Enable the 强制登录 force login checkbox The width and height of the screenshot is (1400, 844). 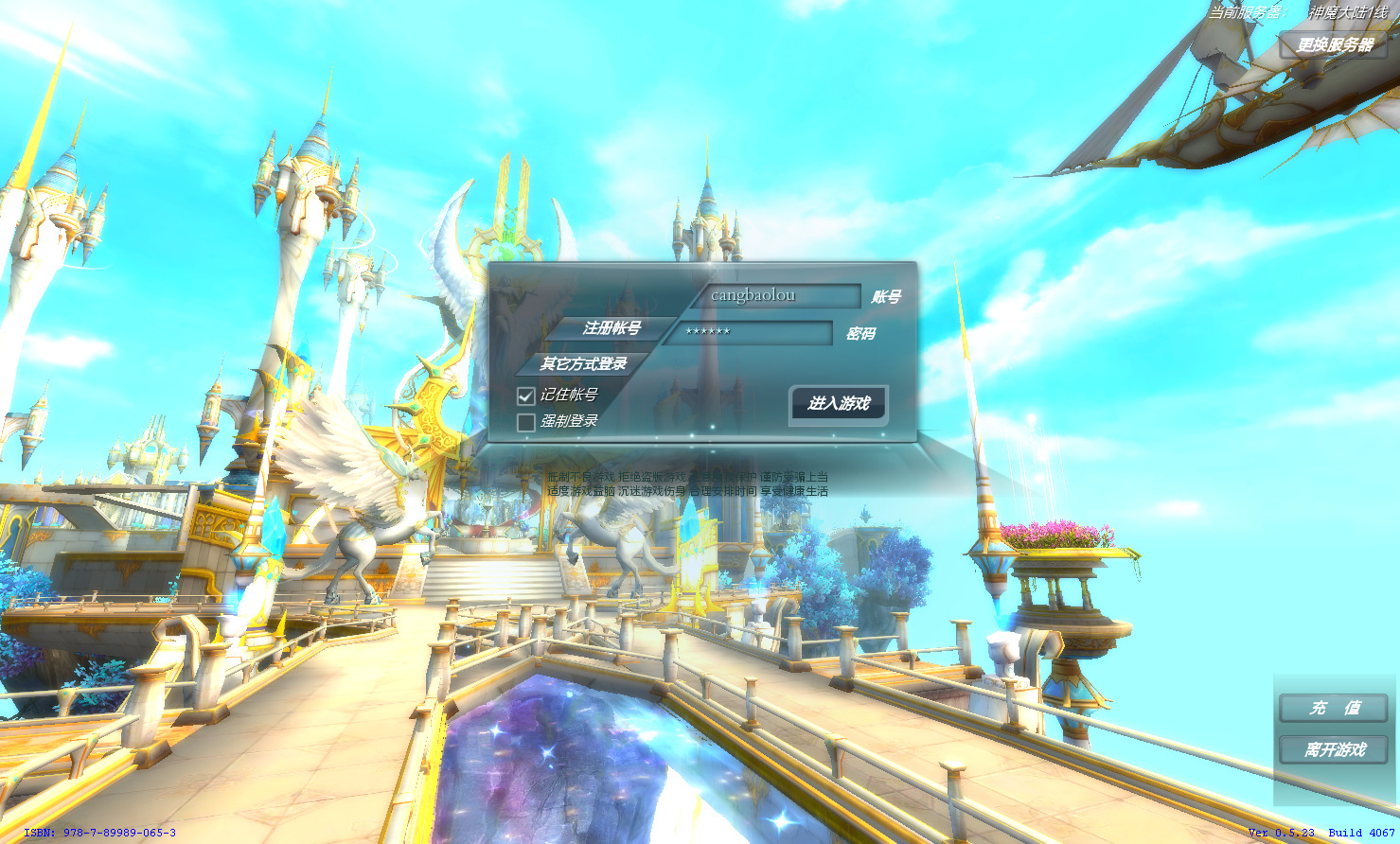pyautogui.click(x=526, y=422)
